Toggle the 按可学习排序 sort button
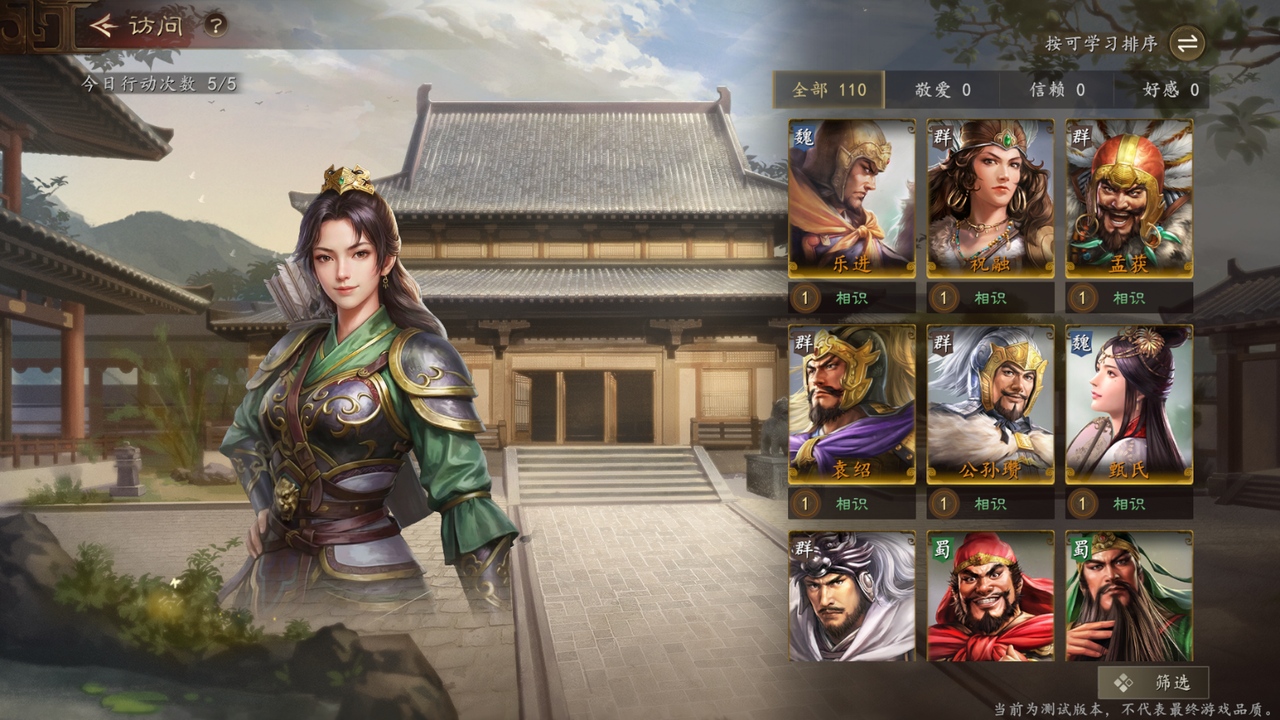Viewport: 1280px width, 720px height. [x=1187, y=43]
